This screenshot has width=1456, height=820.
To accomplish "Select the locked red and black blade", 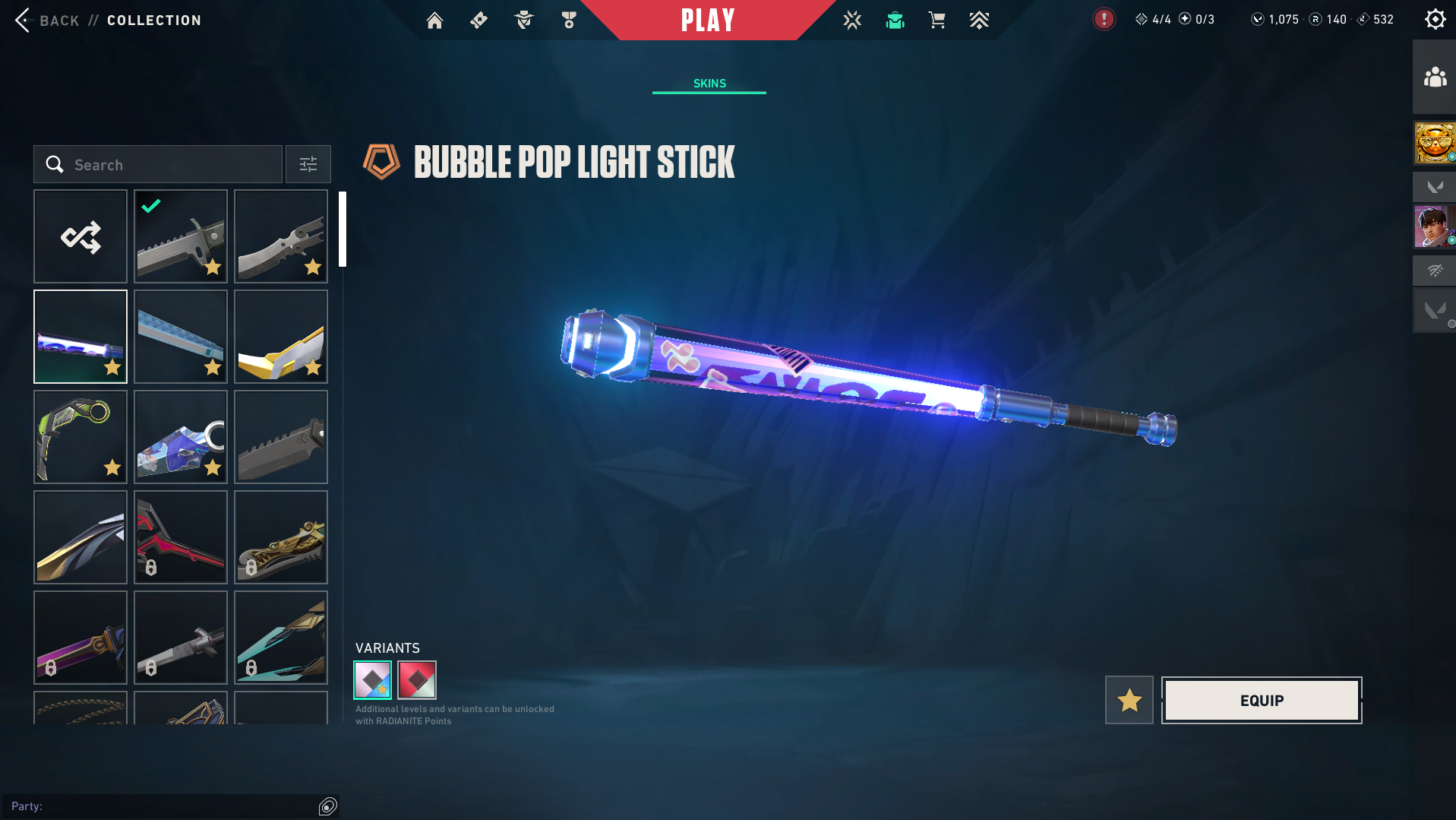I will [181, 538].
